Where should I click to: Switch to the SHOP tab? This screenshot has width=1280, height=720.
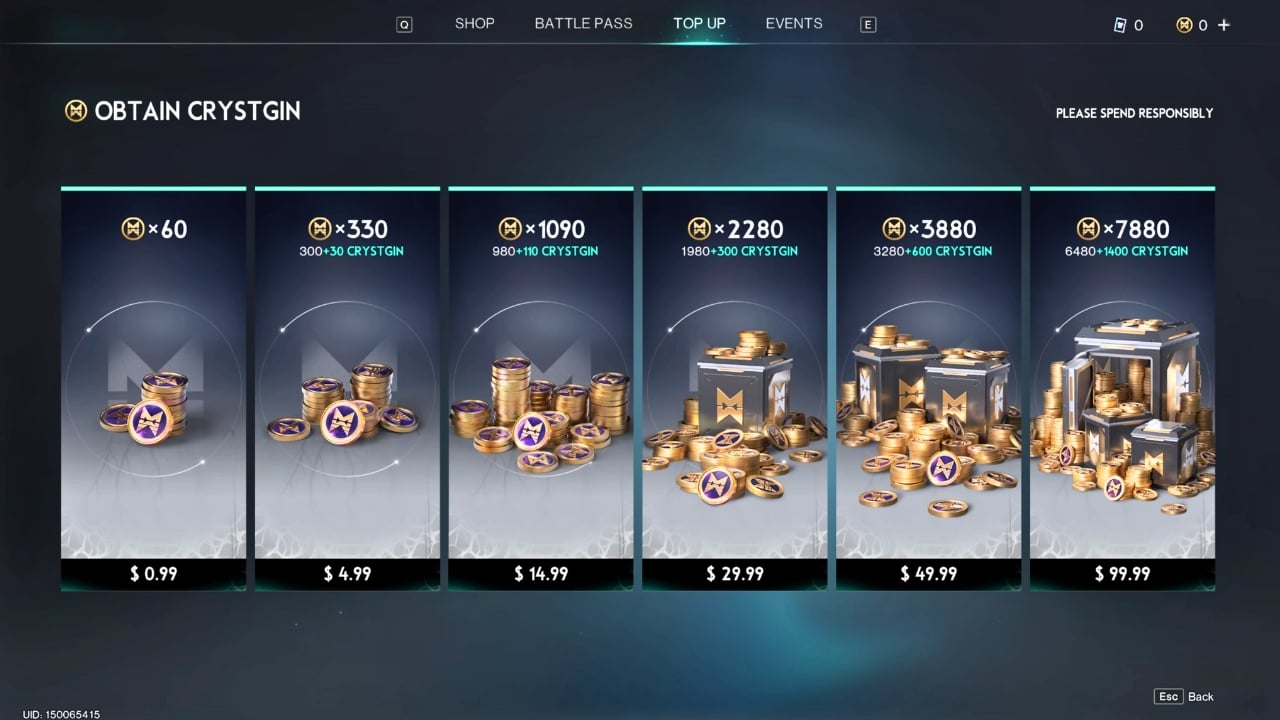coord(474,23)
